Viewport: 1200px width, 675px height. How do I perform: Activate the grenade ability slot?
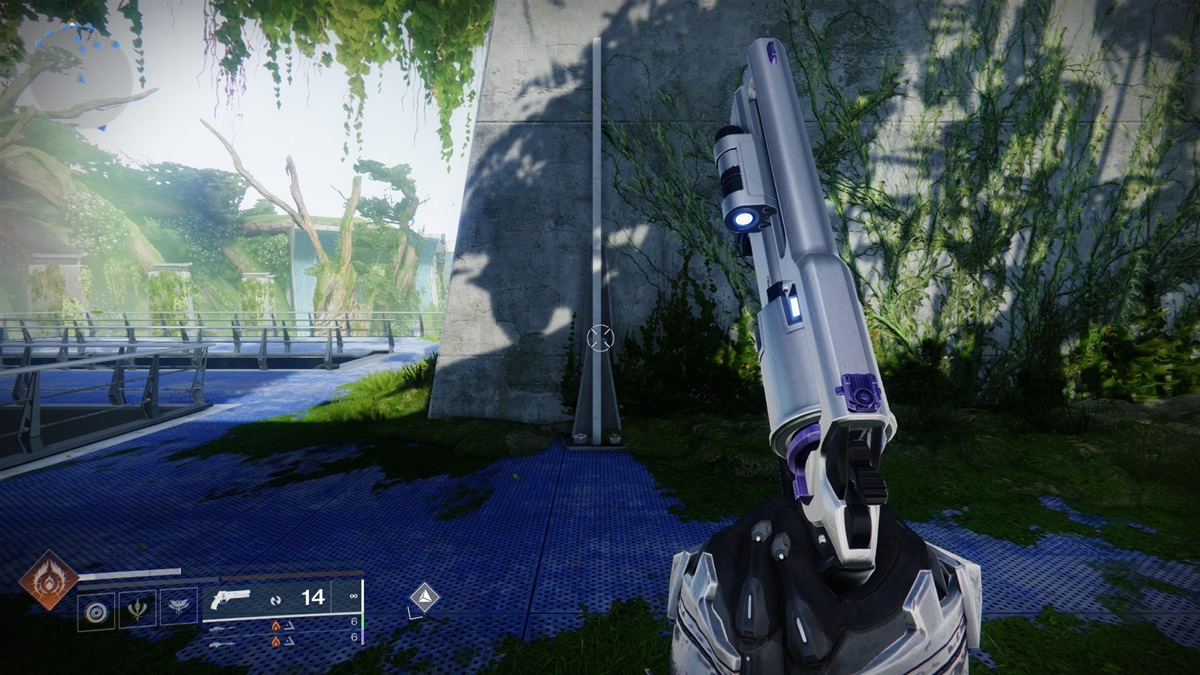(x=96, y=608)
